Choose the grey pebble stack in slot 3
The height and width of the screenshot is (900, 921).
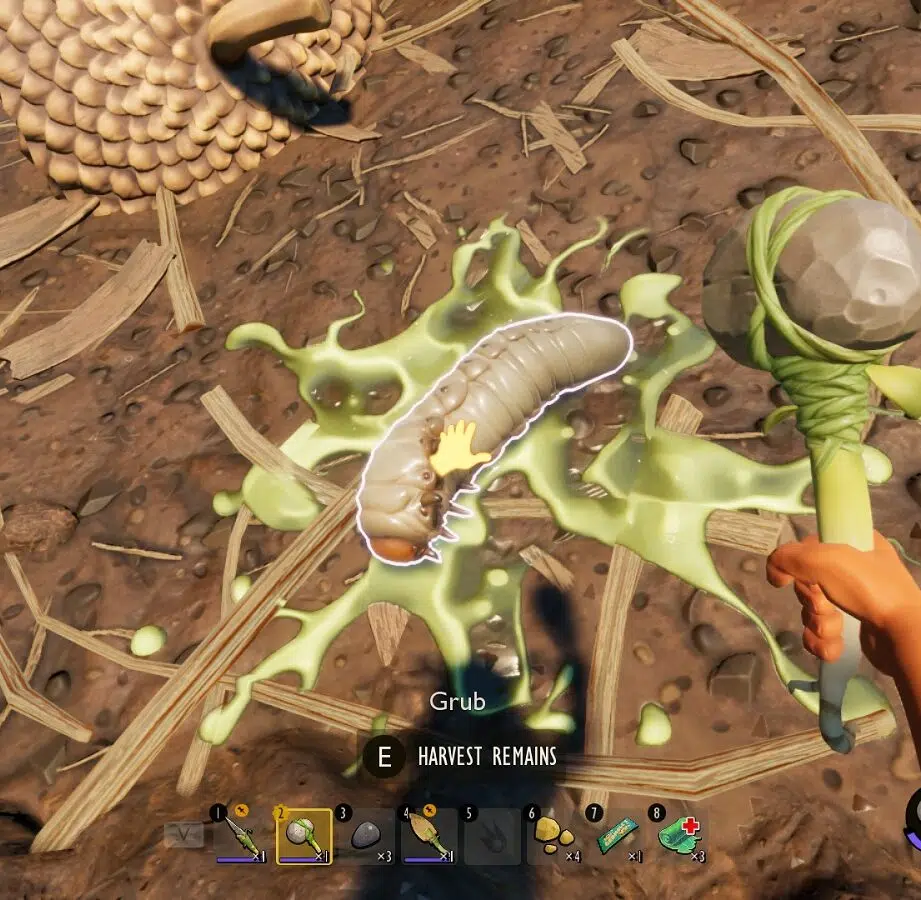(366, 836)
